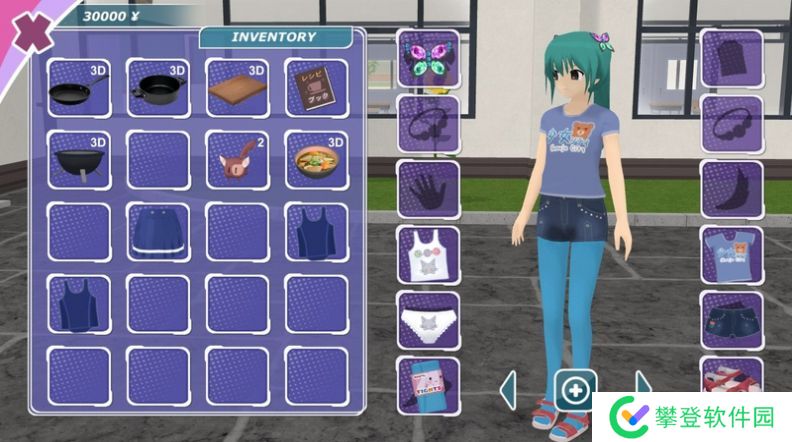
Task: Select the empty wing equipment slot
Action: pos(731,189)
